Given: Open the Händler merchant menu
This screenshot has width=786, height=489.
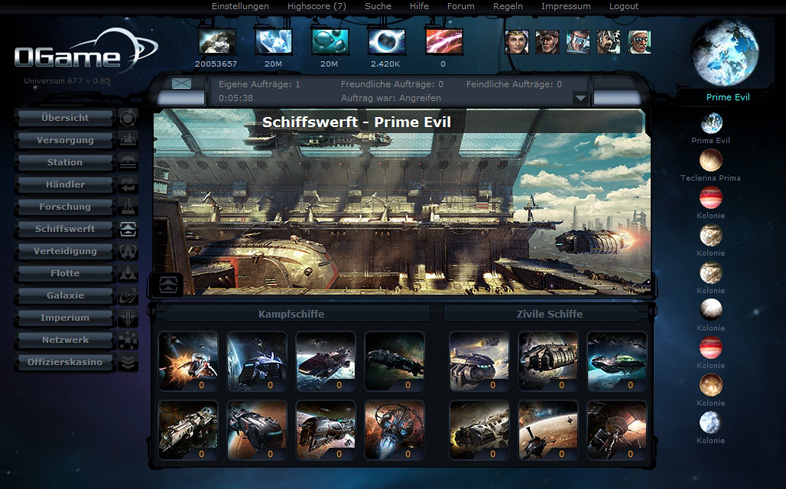Looking at the screenshot, I should (x=66, y=185).
